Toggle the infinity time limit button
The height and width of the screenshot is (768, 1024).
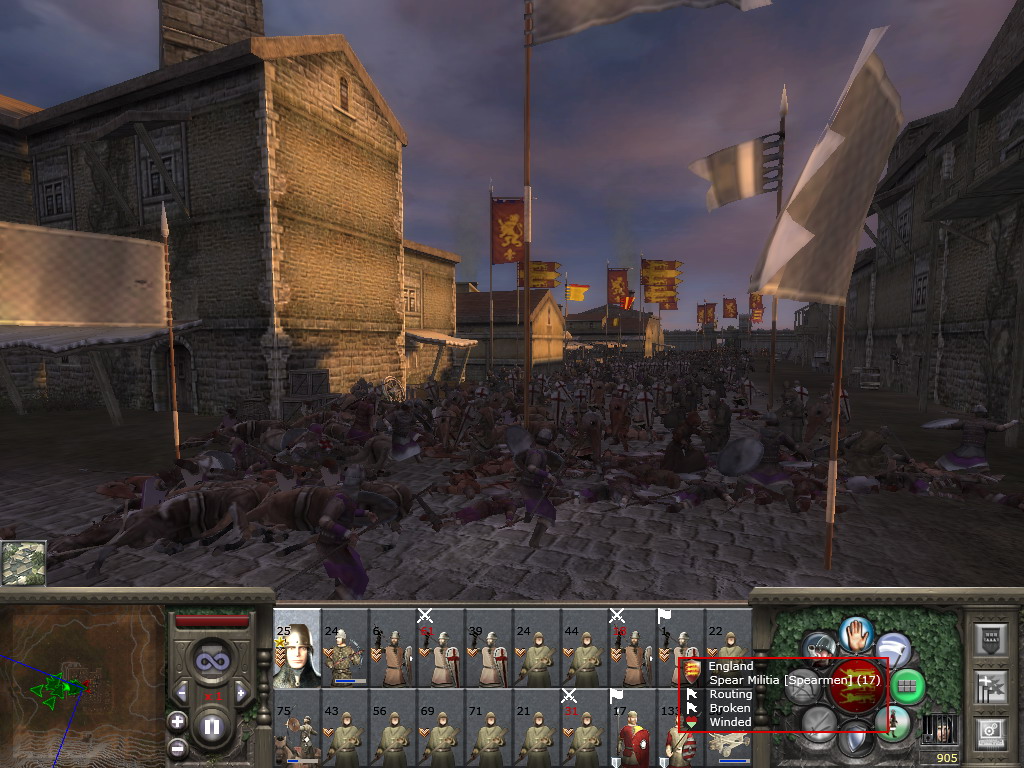tap(211, 660)
